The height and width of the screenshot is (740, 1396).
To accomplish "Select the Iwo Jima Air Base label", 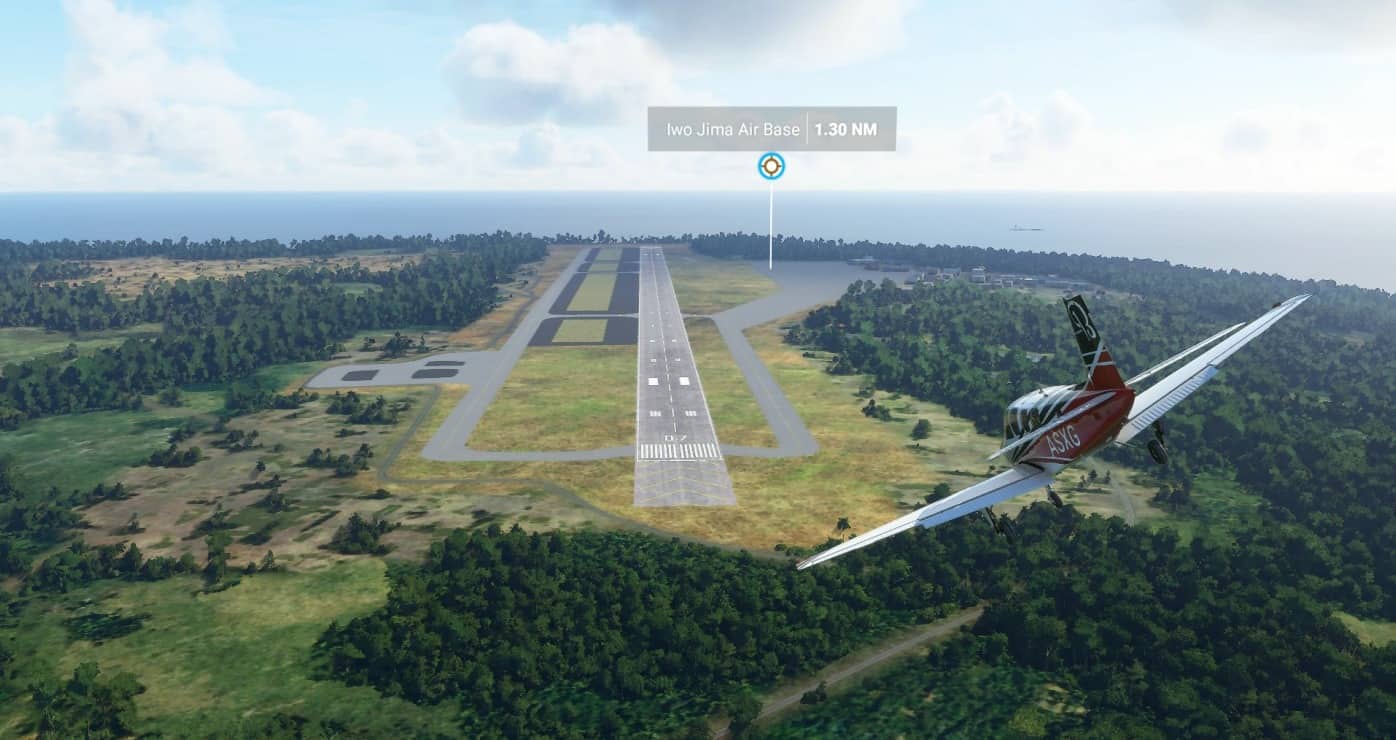I will [x=733, y=129].
